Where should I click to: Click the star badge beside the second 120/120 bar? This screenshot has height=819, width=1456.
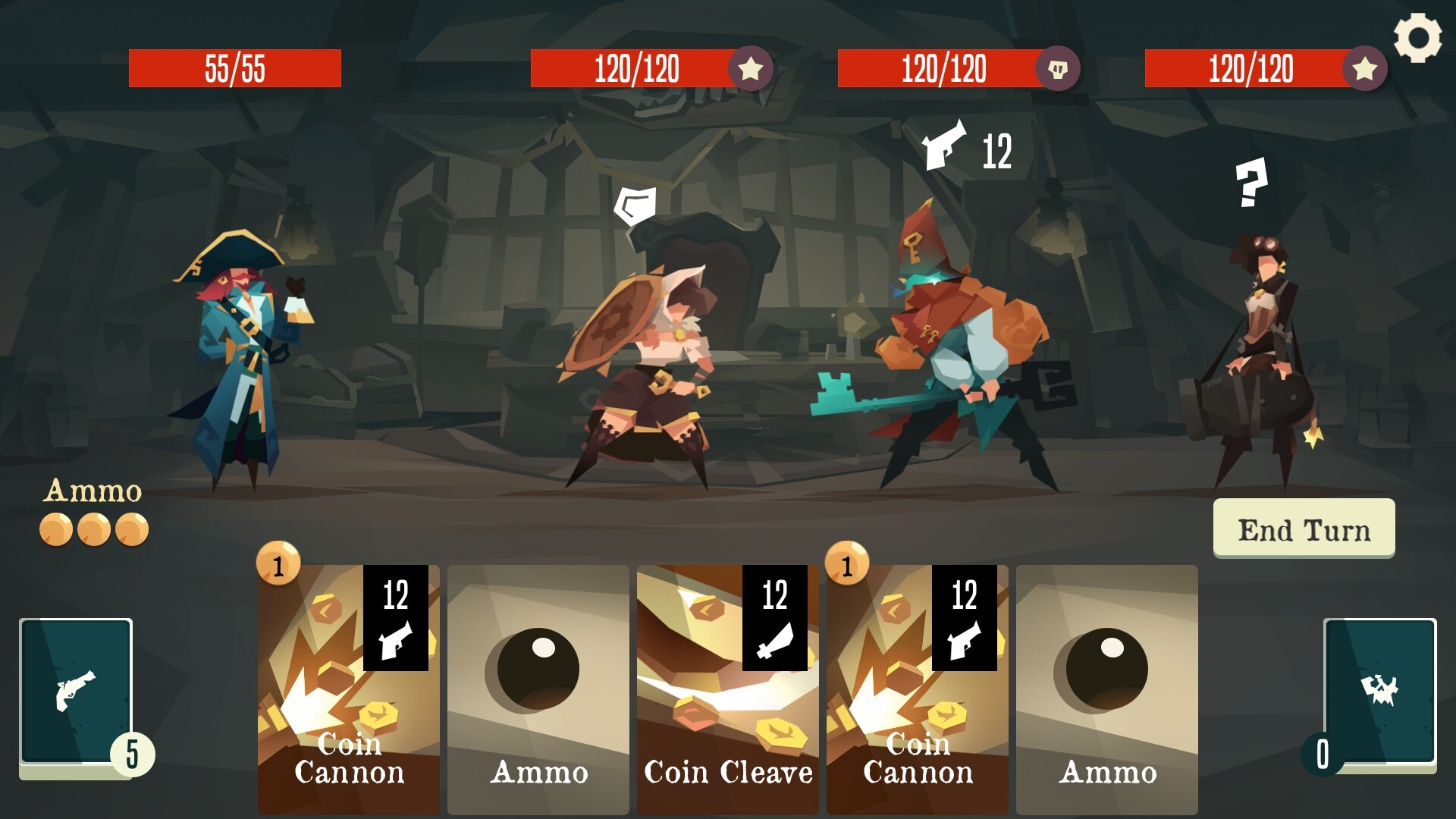click(751, 71)
